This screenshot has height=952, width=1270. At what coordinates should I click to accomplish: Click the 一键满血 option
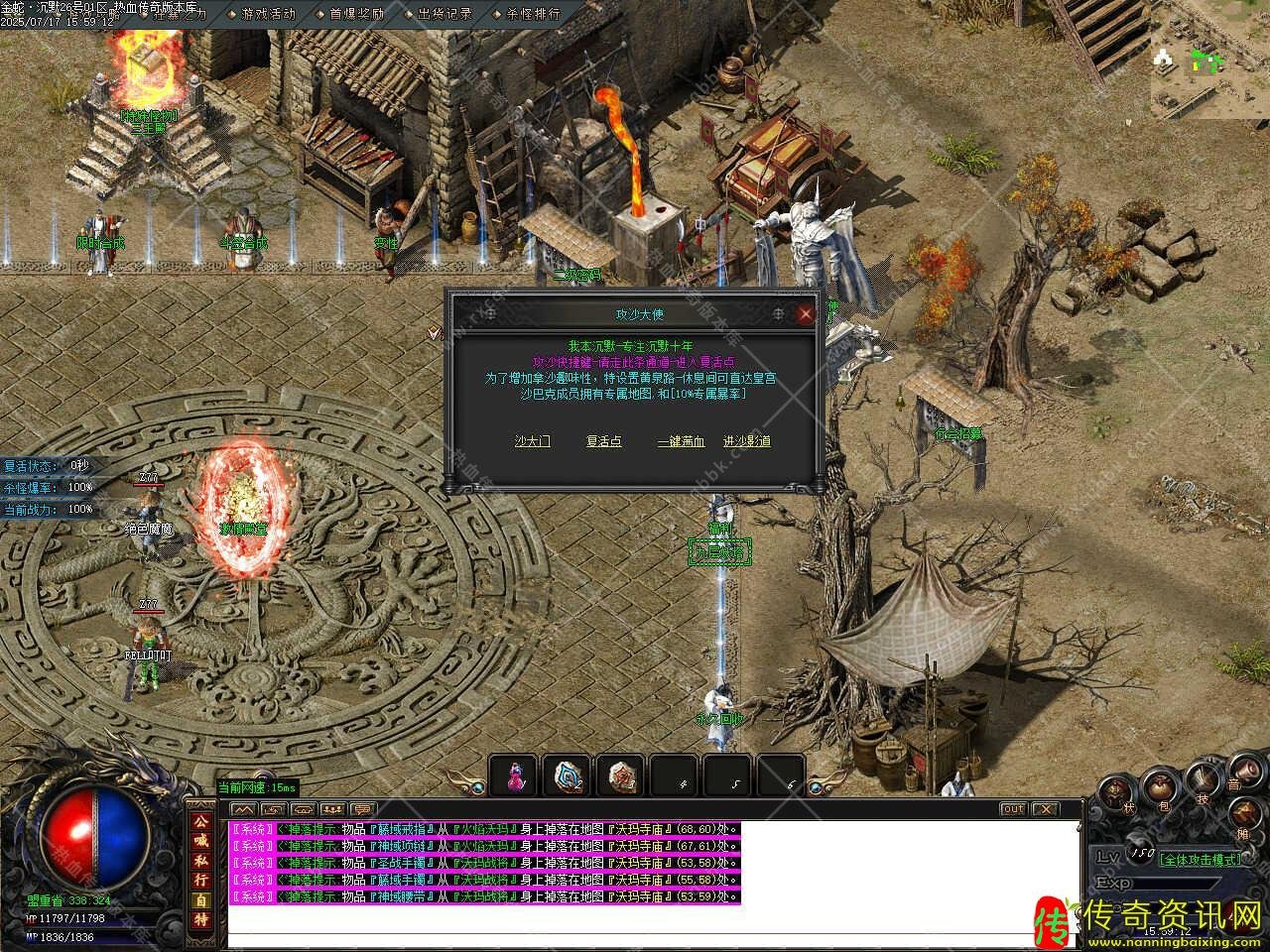click(681, 441)
